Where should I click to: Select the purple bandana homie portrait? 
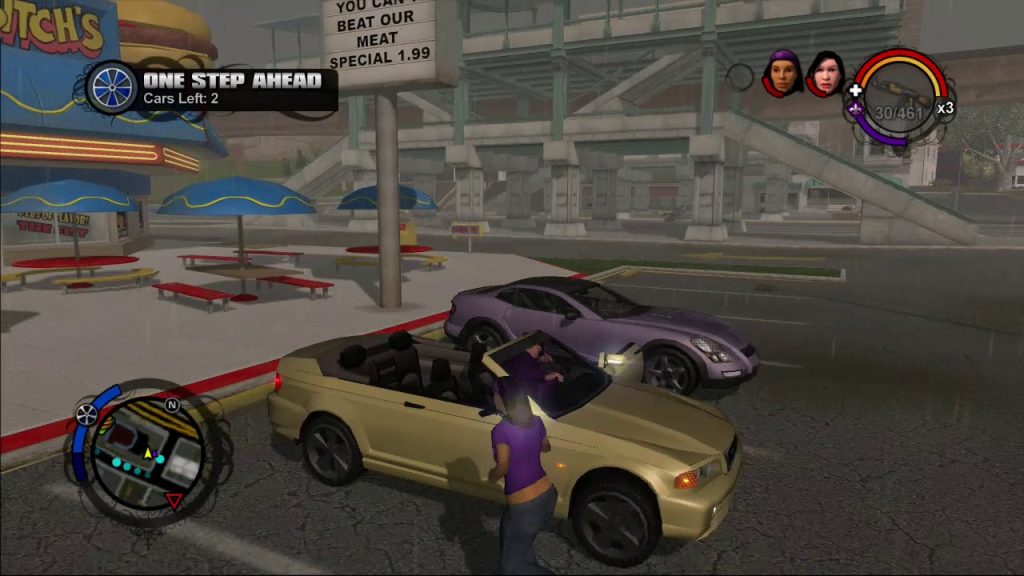pyautogui.click(x=782, y=74)
